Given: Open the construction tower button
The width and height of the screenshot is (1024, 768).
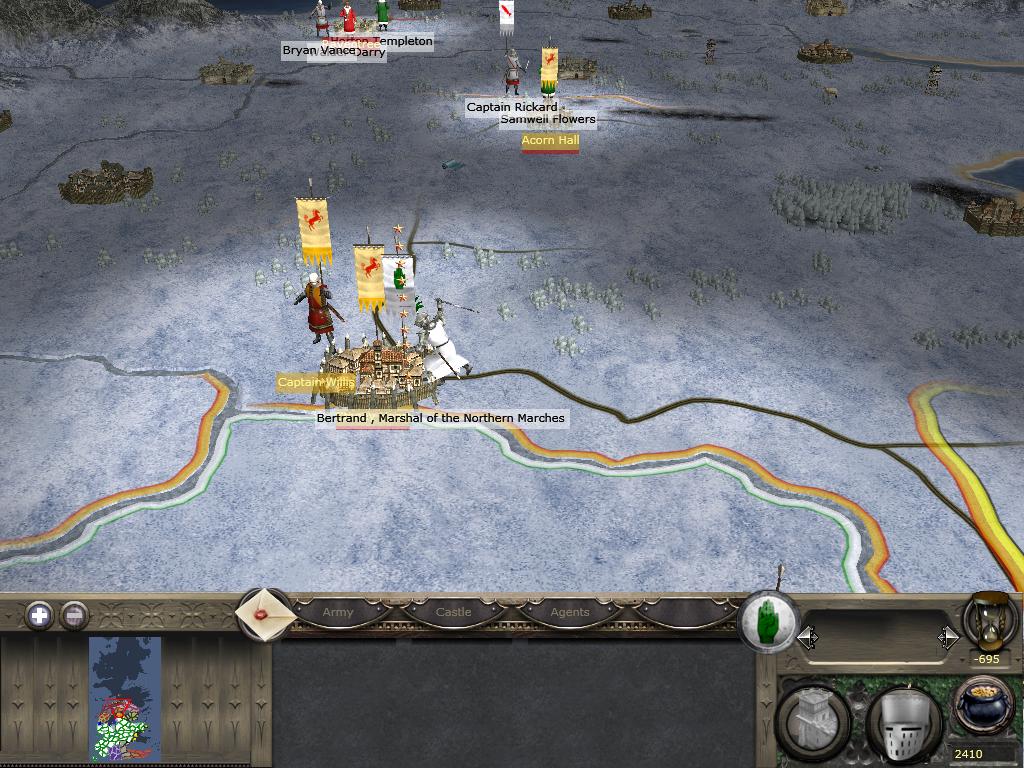Looking at the screenshot, I should pyautogui.click(x=815, y=720).
